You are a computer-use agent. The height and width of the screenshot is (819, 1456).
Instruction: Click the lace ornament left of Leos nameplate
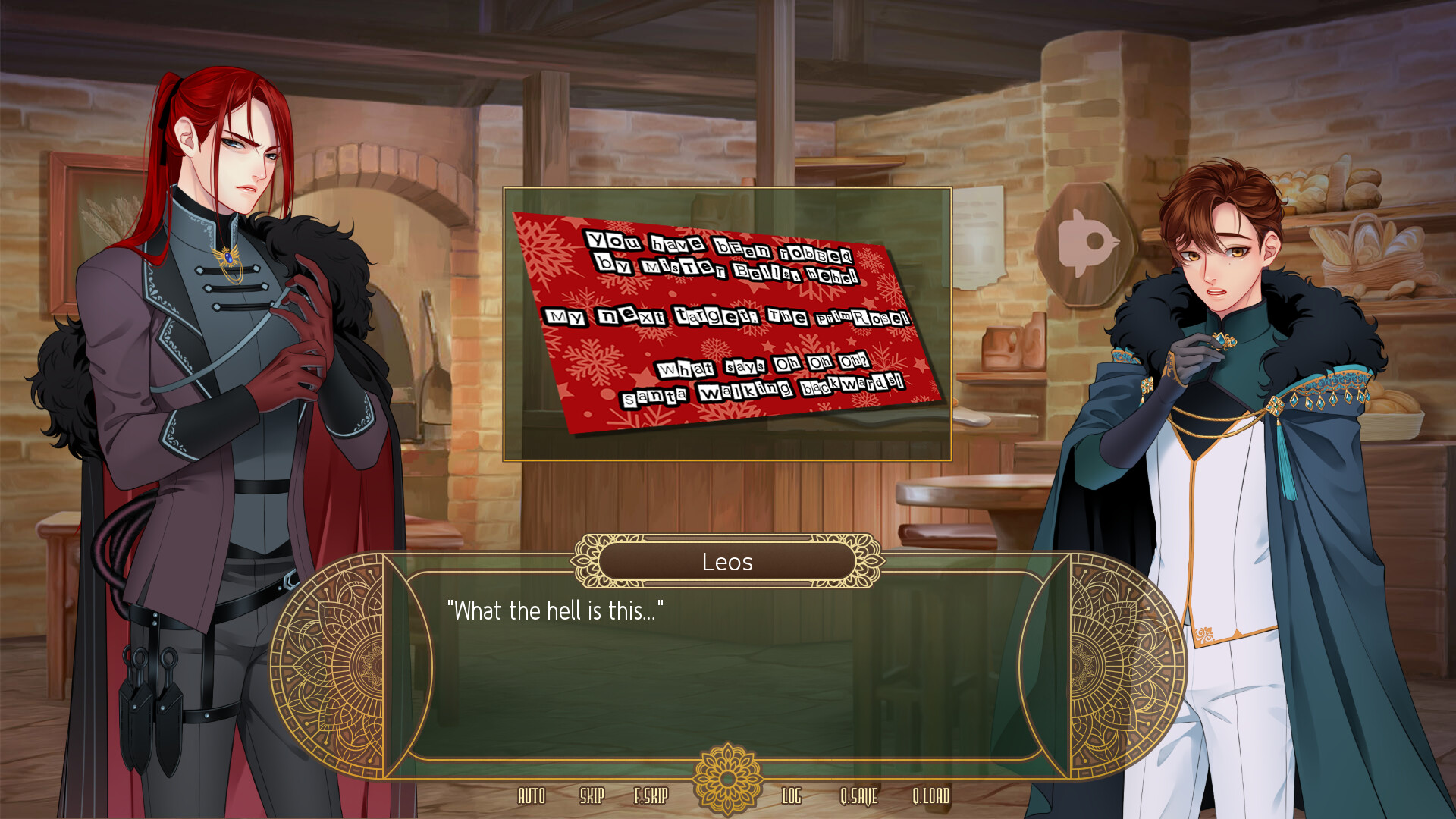586,562
